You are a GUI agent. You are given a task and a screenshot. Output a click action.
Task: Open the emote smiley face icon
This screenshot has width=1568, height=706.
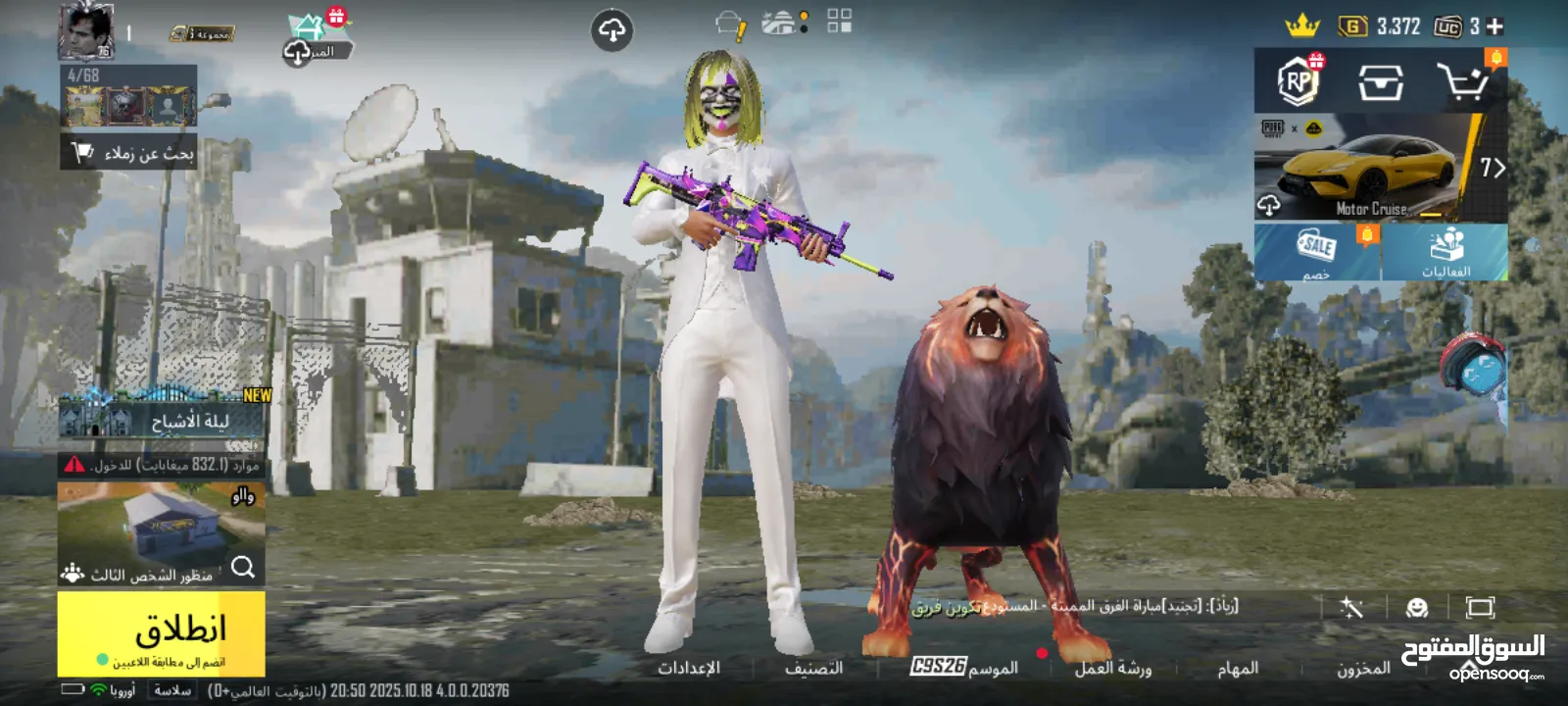(x=1416, y=608)
